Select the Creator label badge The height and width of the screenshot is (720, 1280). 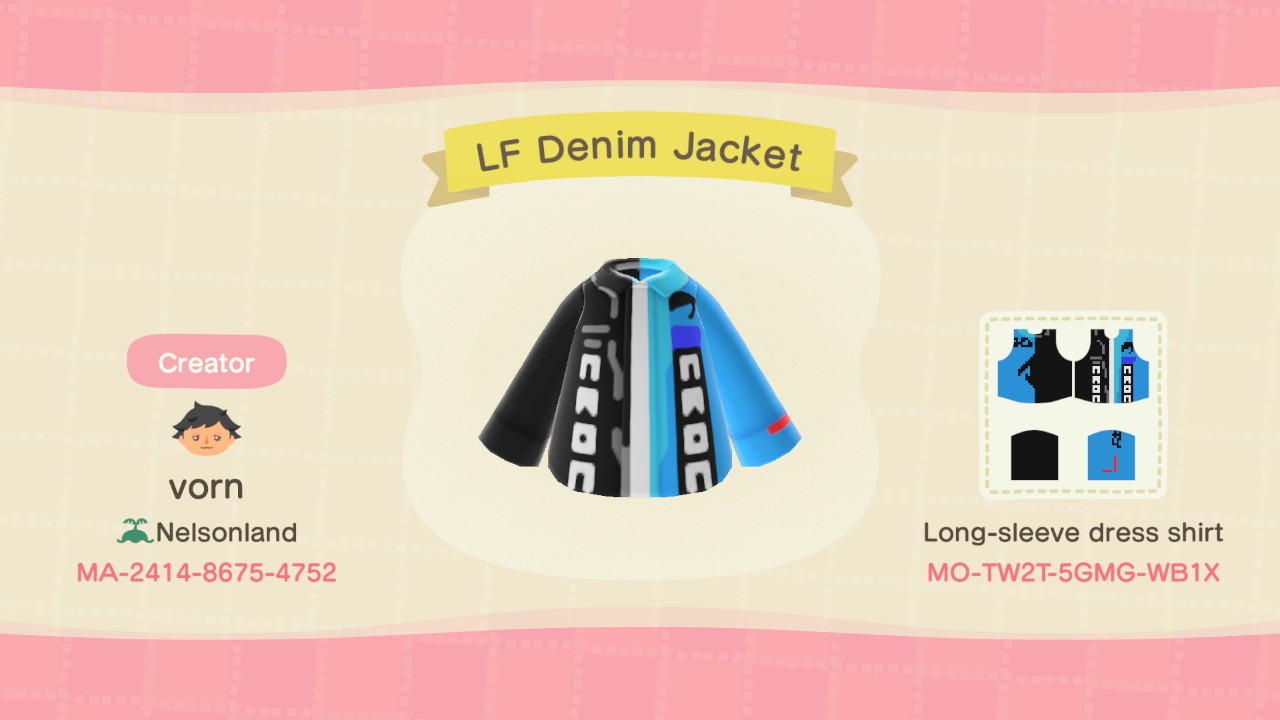[206, 362]
